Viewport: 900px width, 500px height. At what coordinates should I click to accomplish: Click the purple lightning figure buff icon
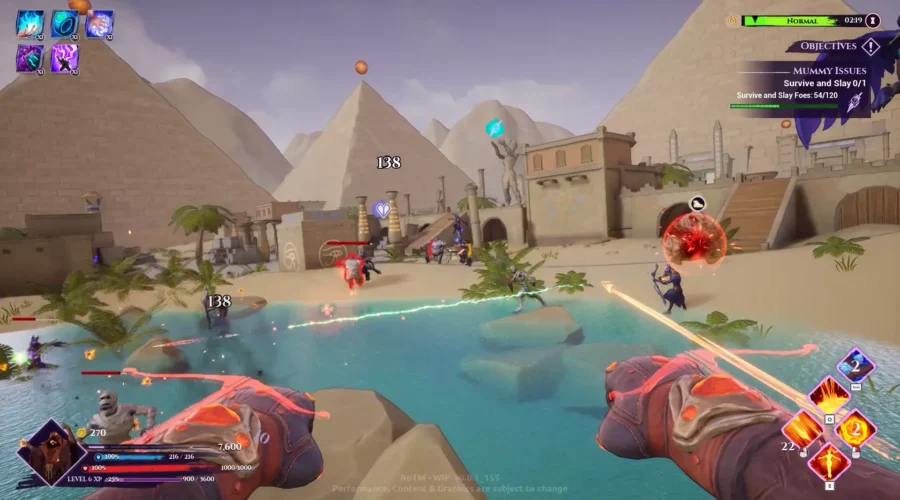coord(64,58)
